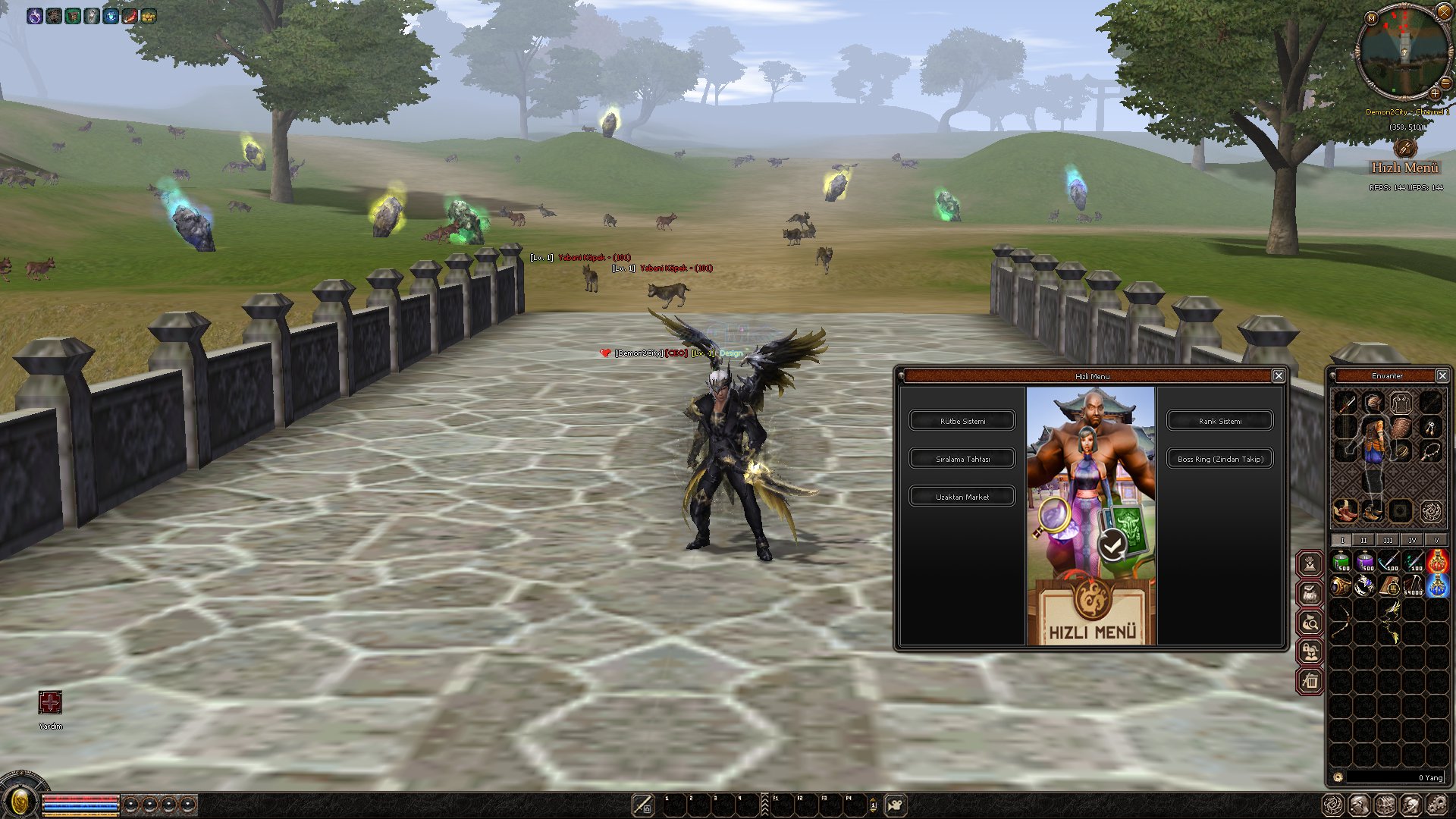Switch to inventory page V
The image size is (1456, 819).
pyautogui.click(x=1436, y=540)
